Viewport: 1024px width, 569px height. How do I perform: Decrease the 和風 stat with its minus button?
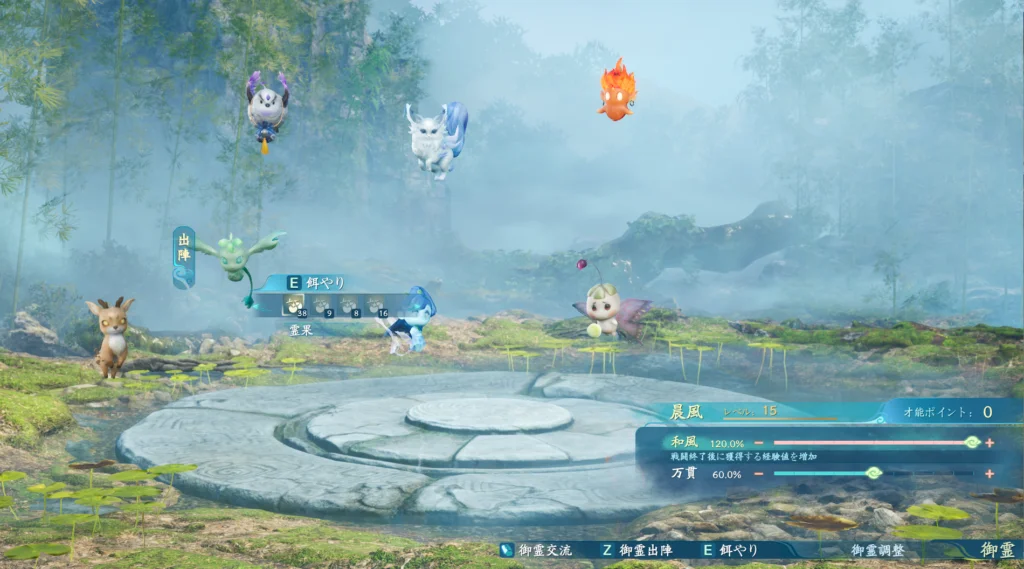[x=759, y=442]
